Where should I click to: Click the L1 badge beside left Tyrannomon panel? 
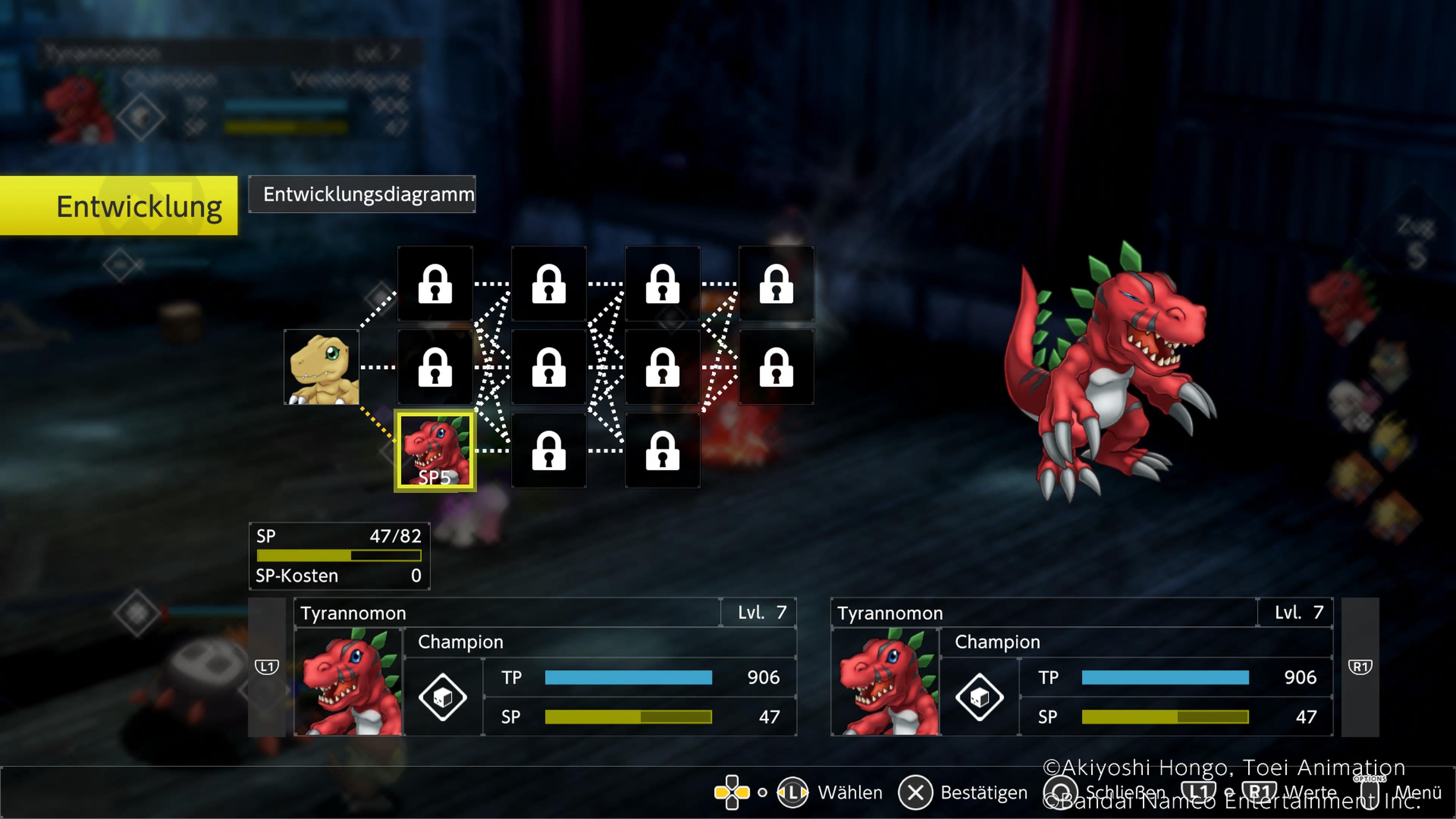click(x=266, y=667)
